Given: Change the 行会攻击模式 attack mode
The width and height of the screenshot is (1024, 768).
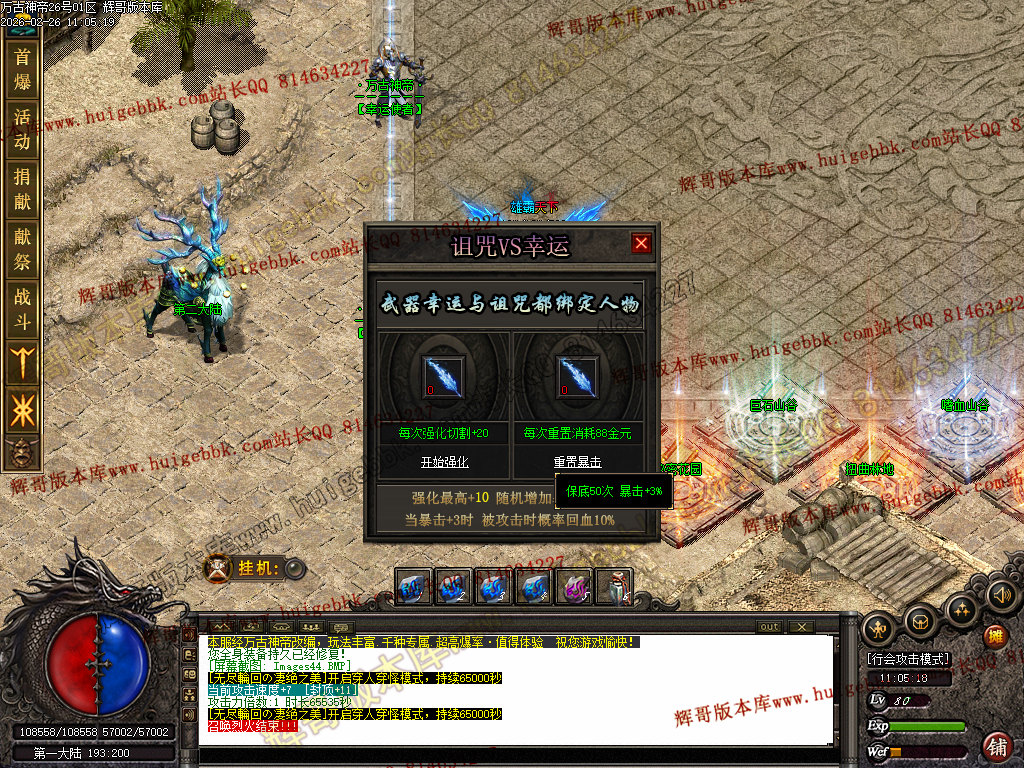Looking at the screenshot, I should 908,659.
